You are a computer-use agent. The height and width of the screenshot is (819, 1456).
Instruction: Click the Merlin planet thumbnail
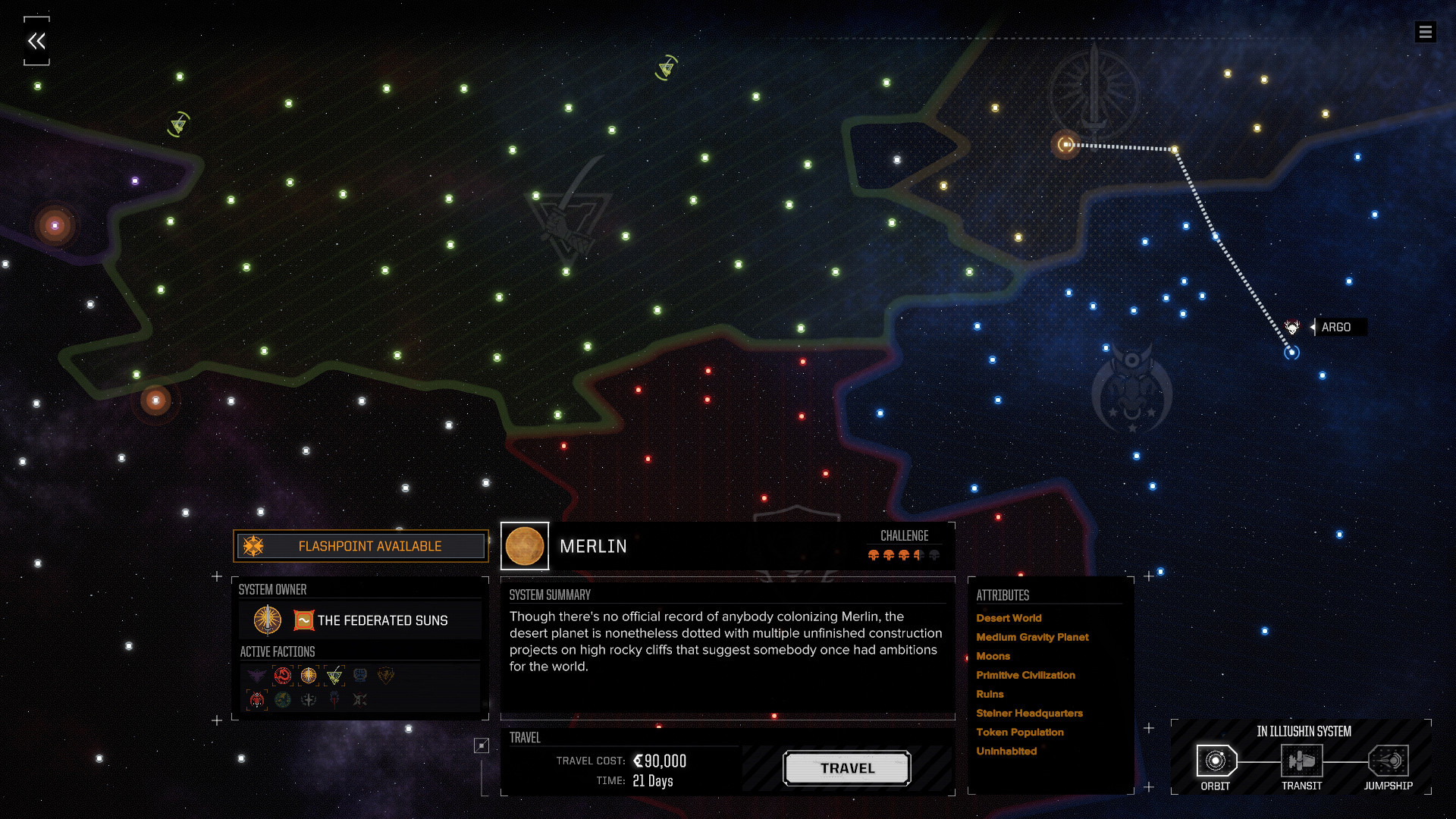(x=525, y=546)
